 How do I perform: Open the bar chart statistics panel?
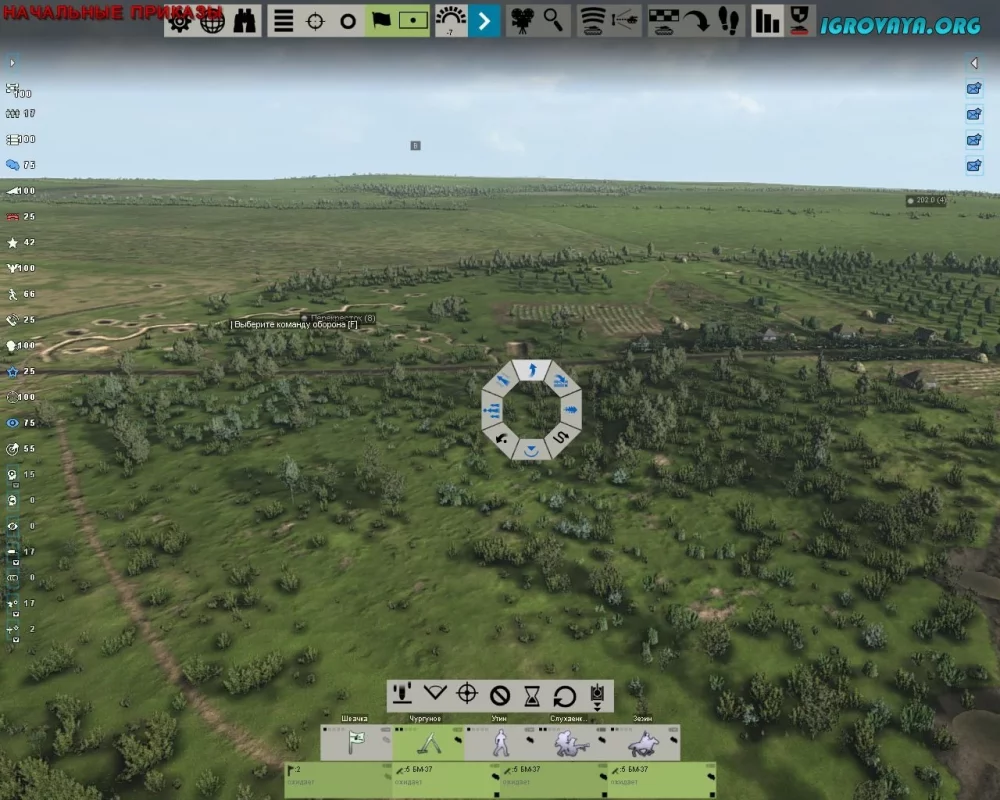pos(767,21)
